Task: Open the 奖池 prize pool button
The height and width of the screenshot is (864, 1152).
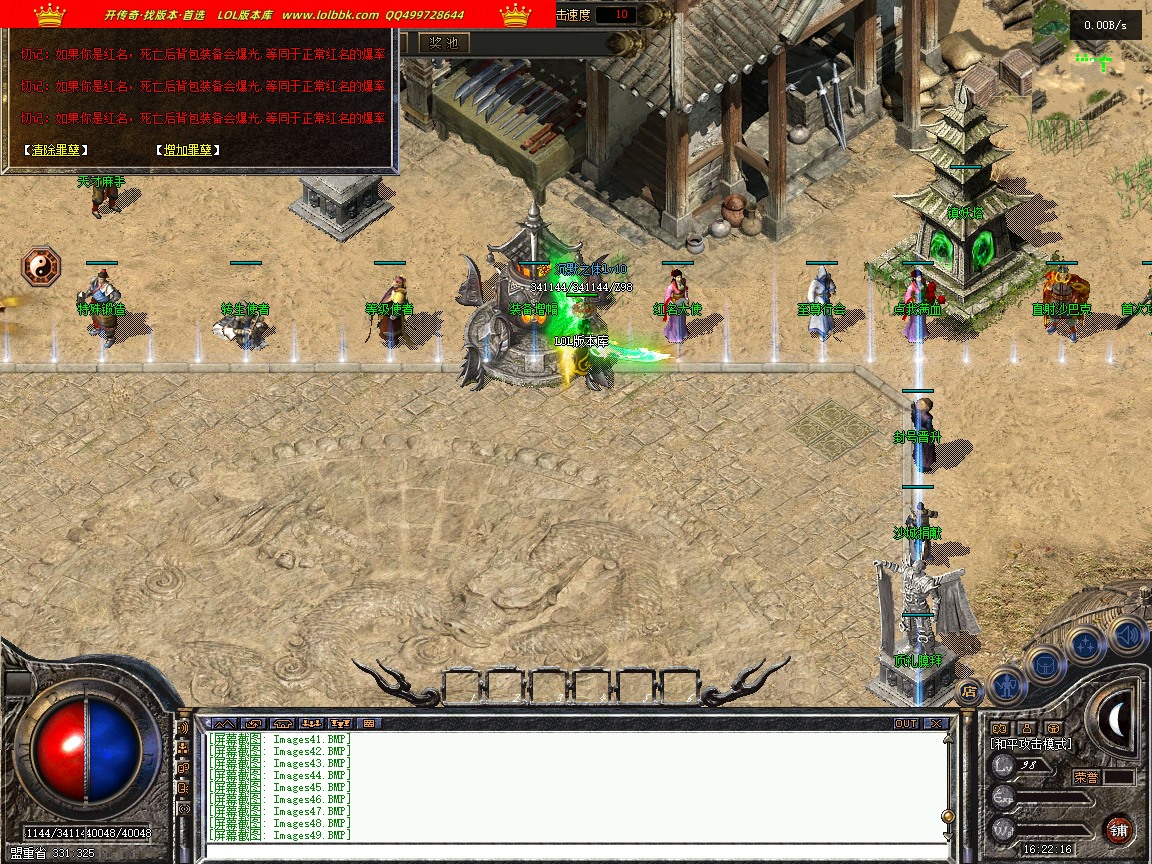Action: tap(443, 42)
